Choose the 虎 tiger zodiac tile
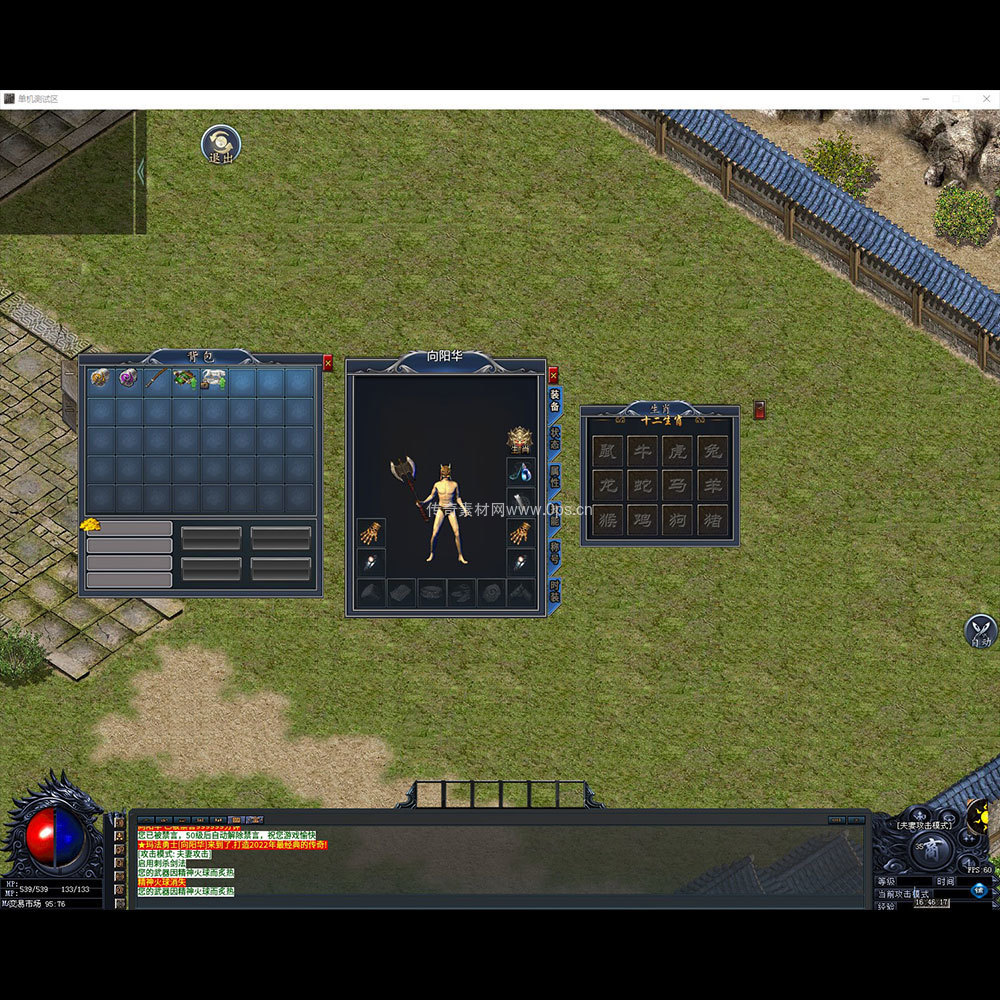Viewport: 1000px width, 1000px height. click(677, 450)
